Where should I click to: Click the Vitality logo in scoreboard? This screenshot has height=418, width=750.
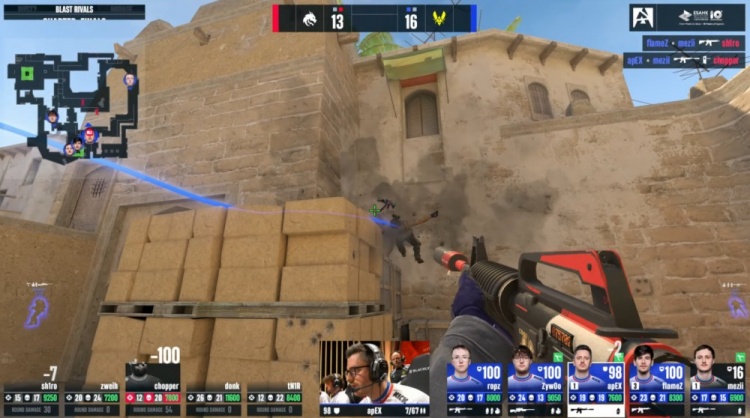(439, 18)
